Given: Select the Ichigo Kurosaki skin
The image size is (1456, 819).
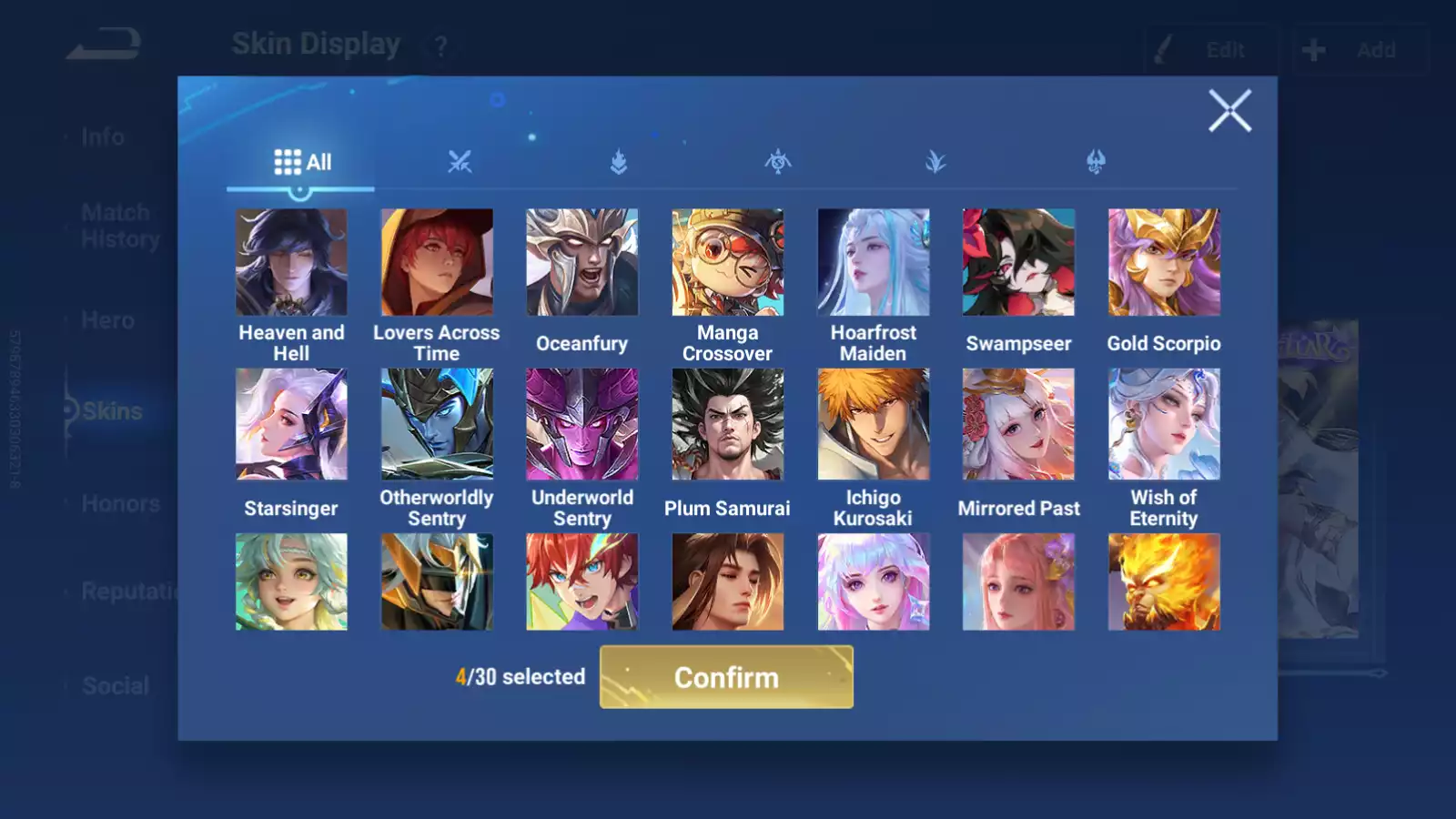Looking at the screenshot, I should click(x=873, y=424).
